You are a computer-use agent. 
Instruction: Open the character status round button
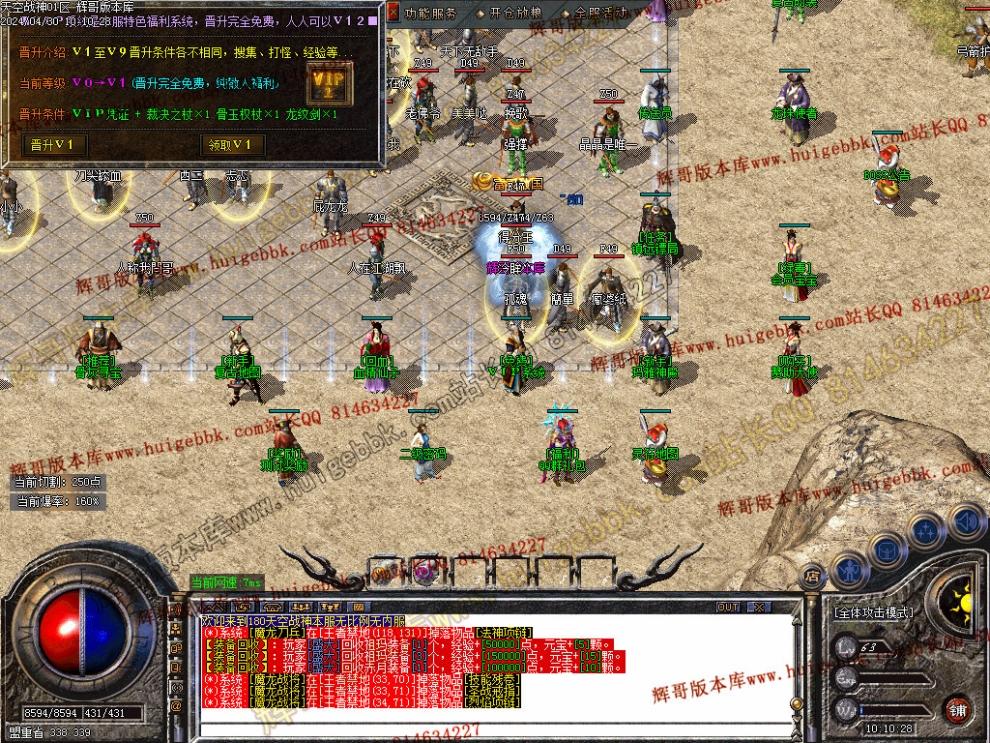848,571
